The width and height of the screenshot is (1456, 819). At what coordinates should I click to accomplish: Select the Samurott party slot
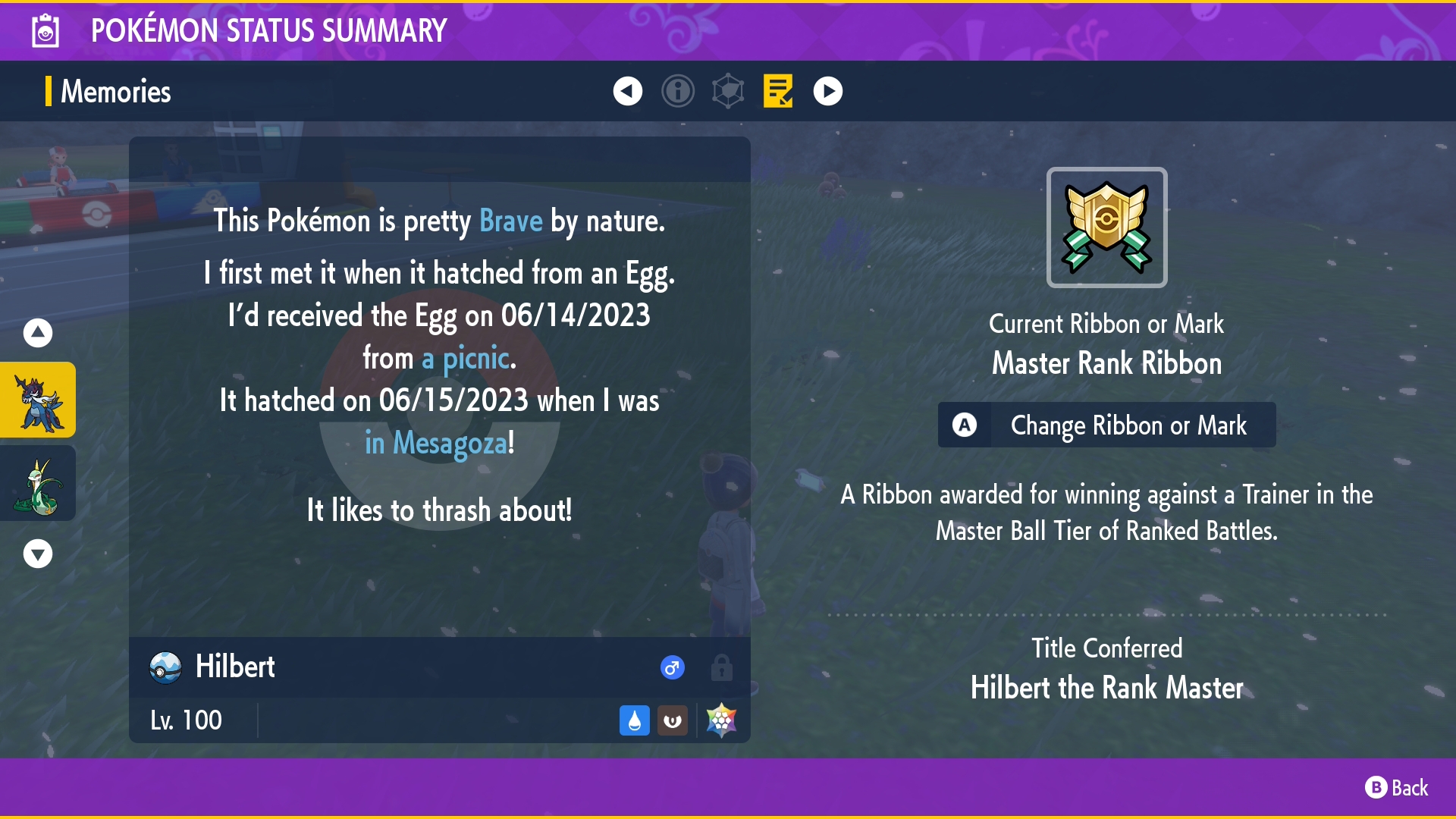click(x=38, y=400)
